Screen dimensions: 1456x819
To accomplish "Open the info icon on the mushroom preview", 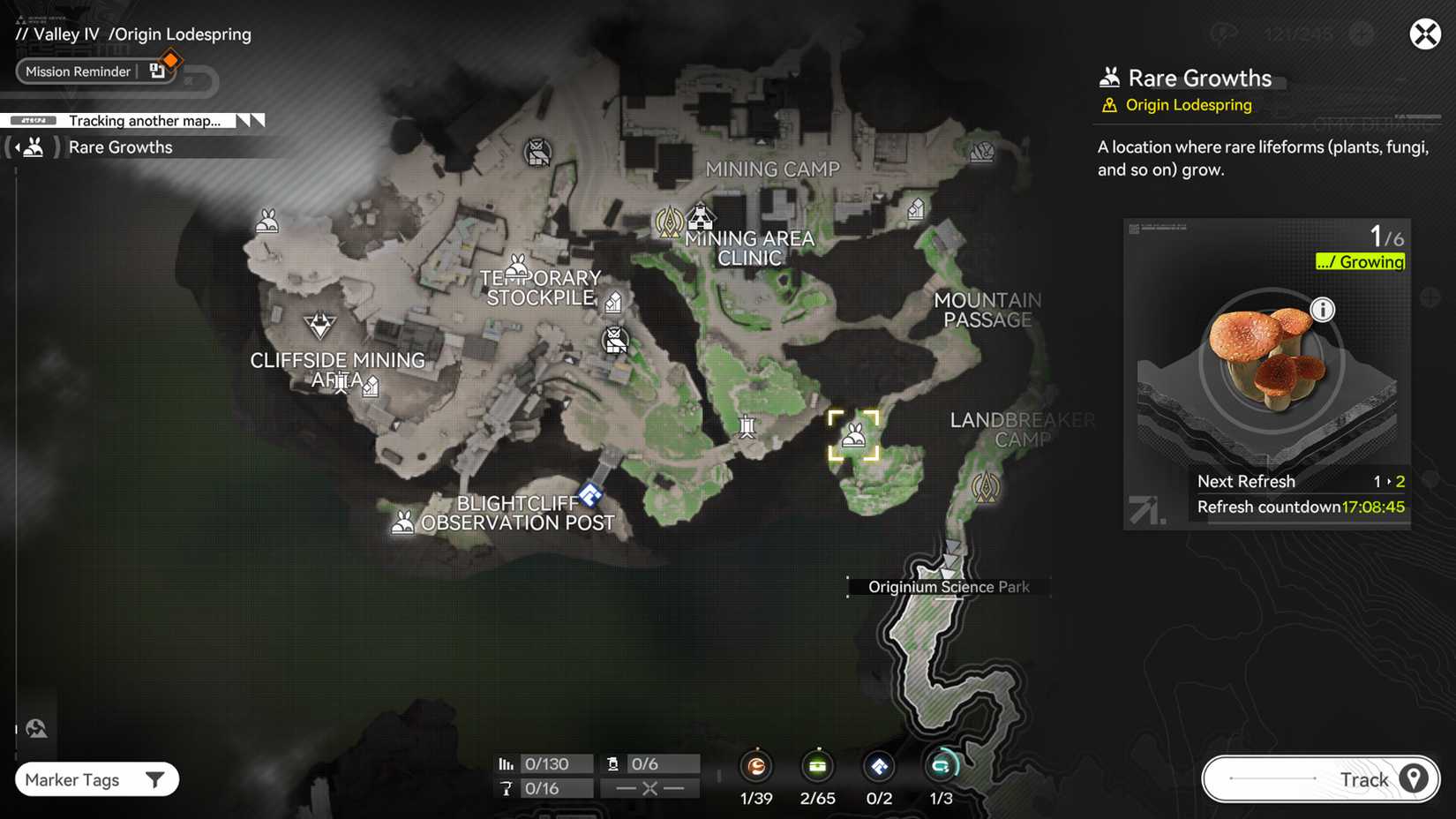I will point(1323,310).
